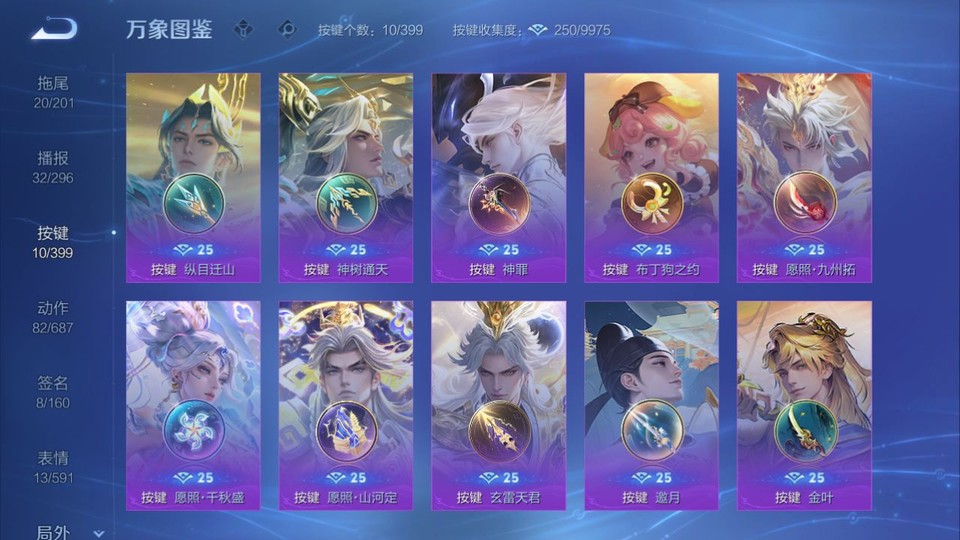The image size is (960, 540).
Task: Click the hexagon icon beside 万象图鉴 title
Action: coord(243,30)
